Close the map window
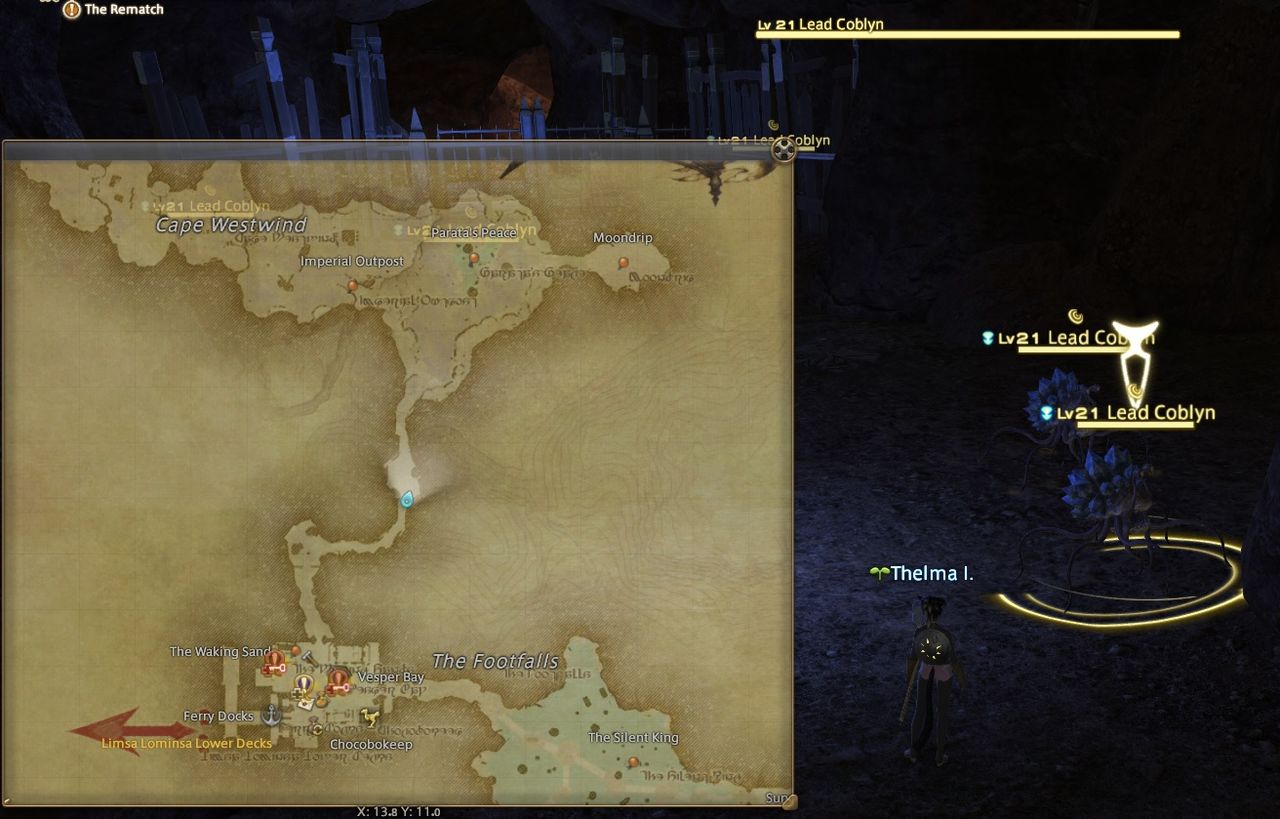1280x819 pixels. coord(785,149)
